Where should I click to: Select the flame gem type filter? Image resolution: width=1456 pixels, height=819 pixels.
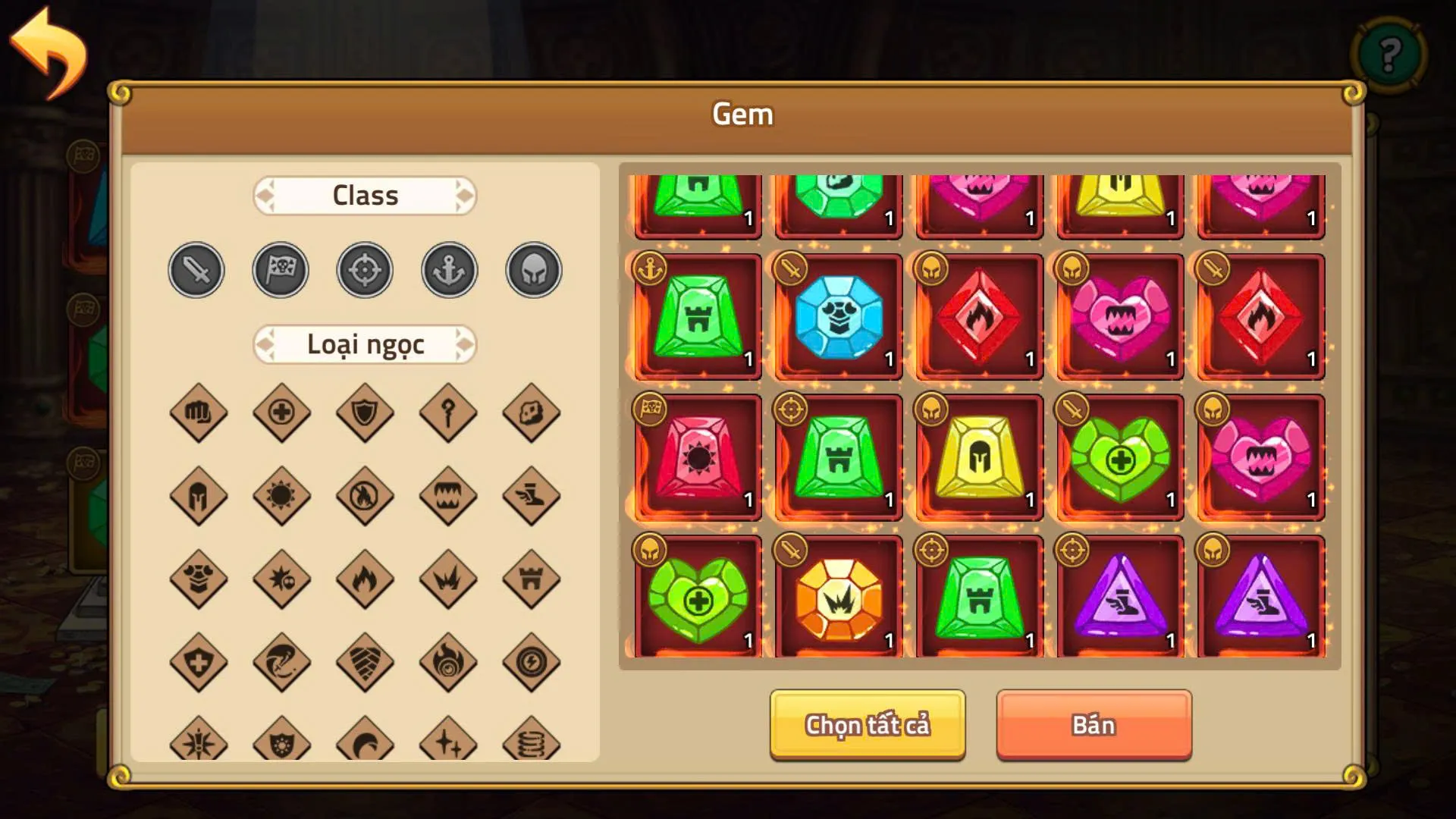point(365,578)
